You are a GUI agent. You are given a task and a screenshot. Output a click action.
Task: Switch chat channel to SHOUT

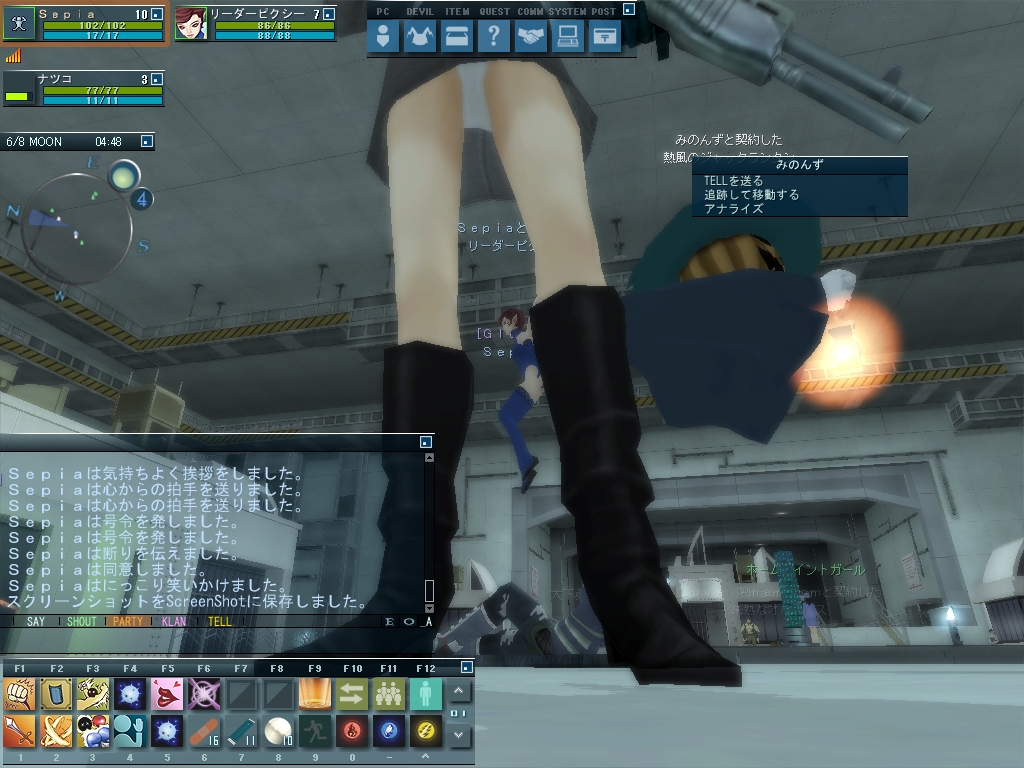coord(82,621)
